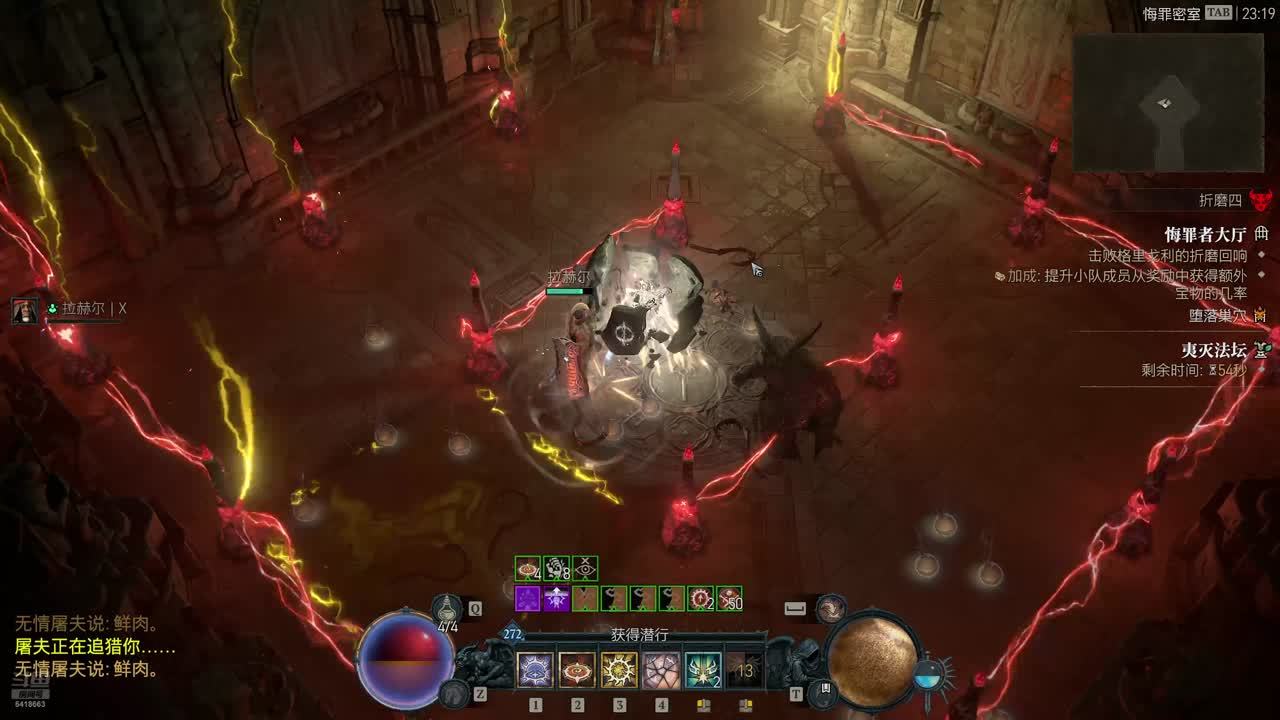Select the skill on cooldown showing 13
Screen dimensions: 1280x720
[x=744, y=670]
